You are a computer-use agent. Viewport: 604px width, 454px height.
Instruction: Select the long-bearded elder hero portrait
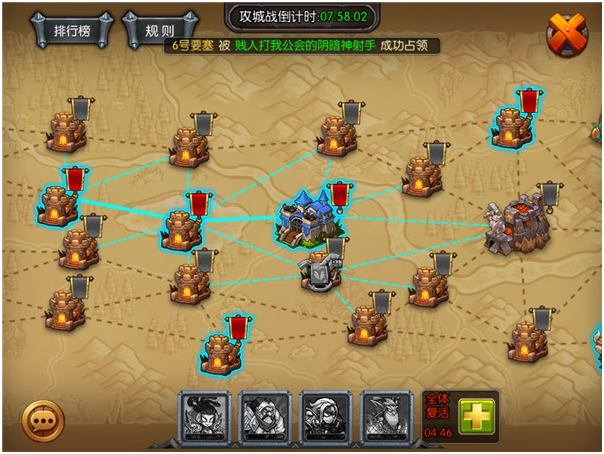386,416
